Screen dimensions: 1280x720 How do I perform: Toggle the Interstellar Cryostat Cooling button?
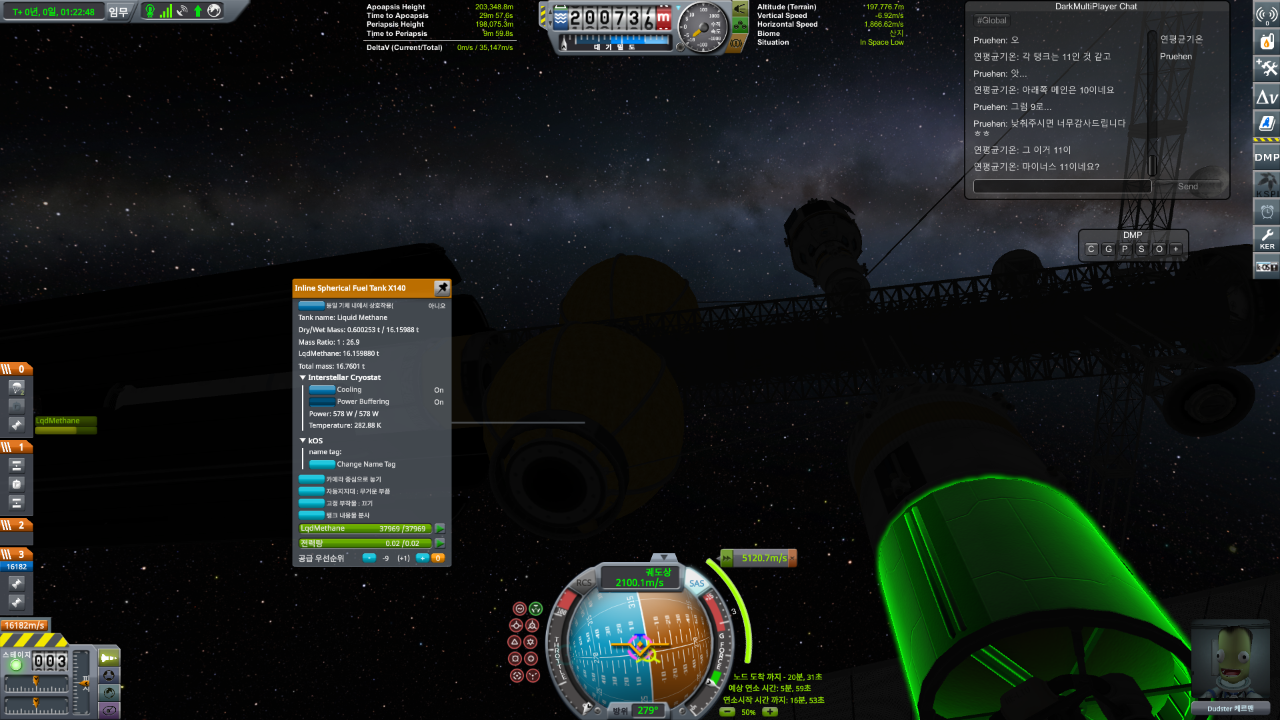322,390
